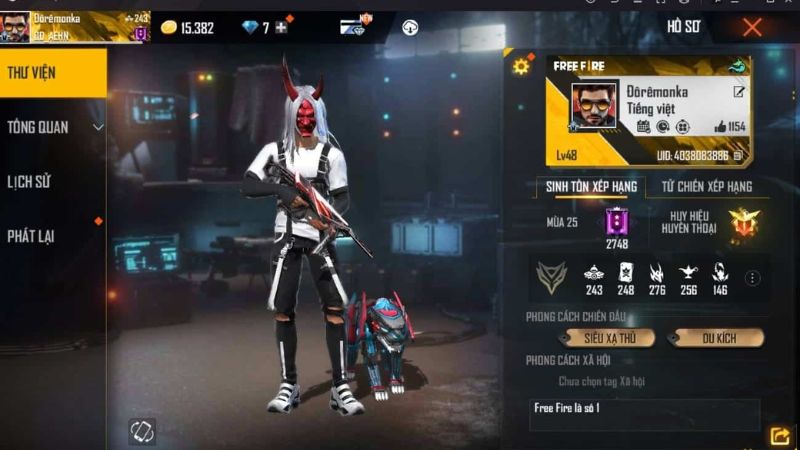Screen dimensions: 800x450
Task: Expand the Tổng Quan section
Action: coord(54,127)
